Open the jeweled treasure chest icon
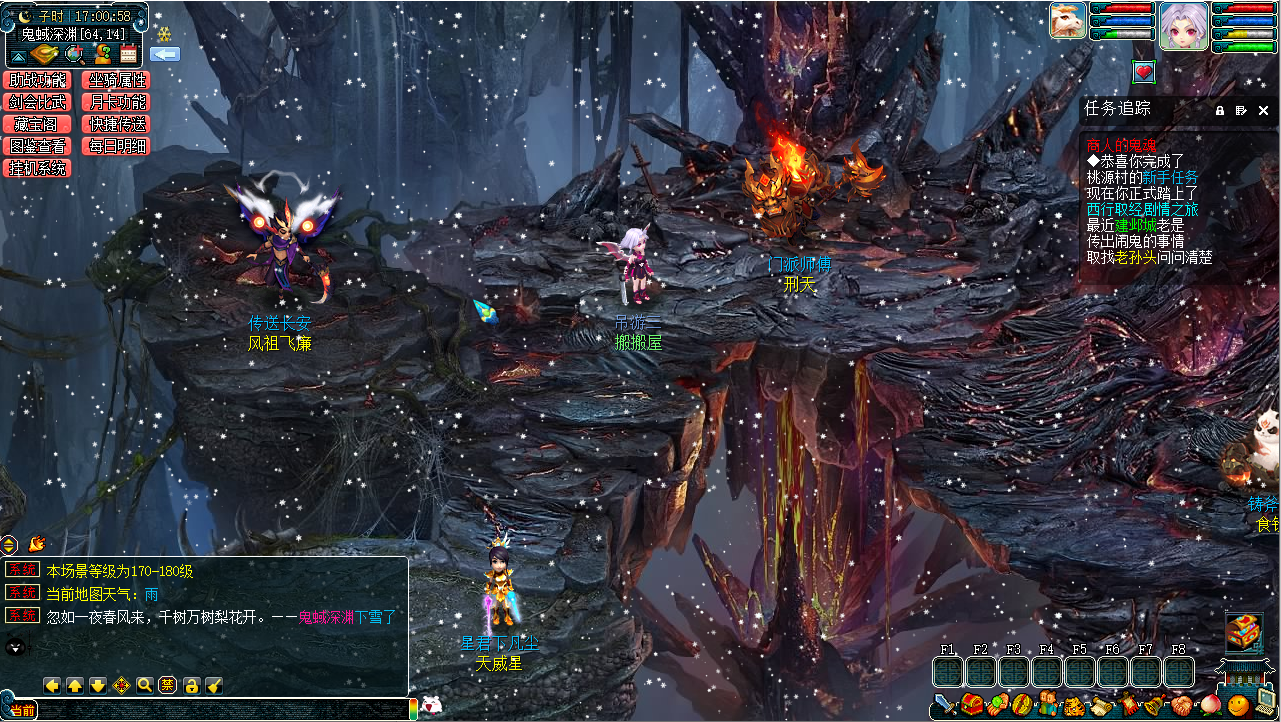Image resolution: width=1281 pixels, height=722 pixels. [x=1244, y=630]
